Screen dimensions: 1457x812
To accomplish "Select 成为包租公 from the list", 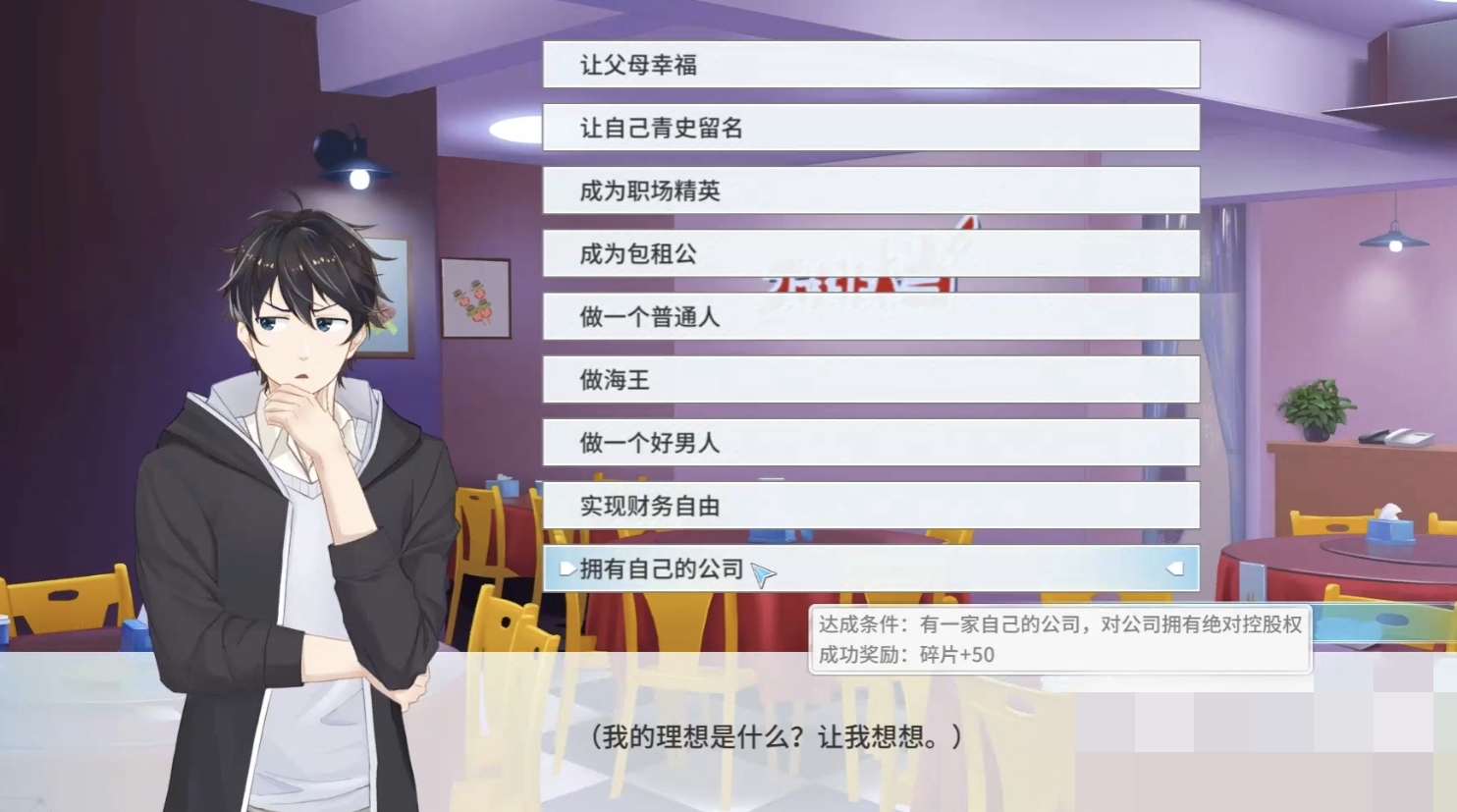I will 870,254.
